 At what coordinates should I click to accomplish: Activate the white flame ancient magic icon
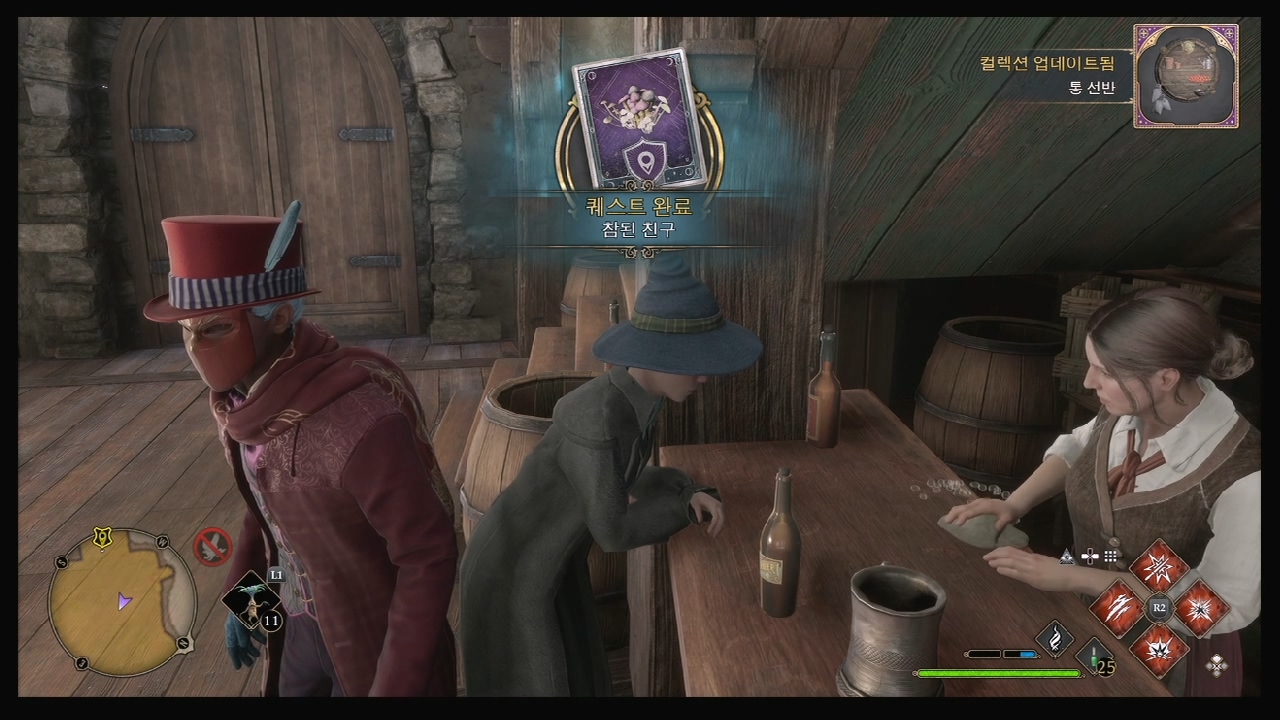[x=1054, y=639]
